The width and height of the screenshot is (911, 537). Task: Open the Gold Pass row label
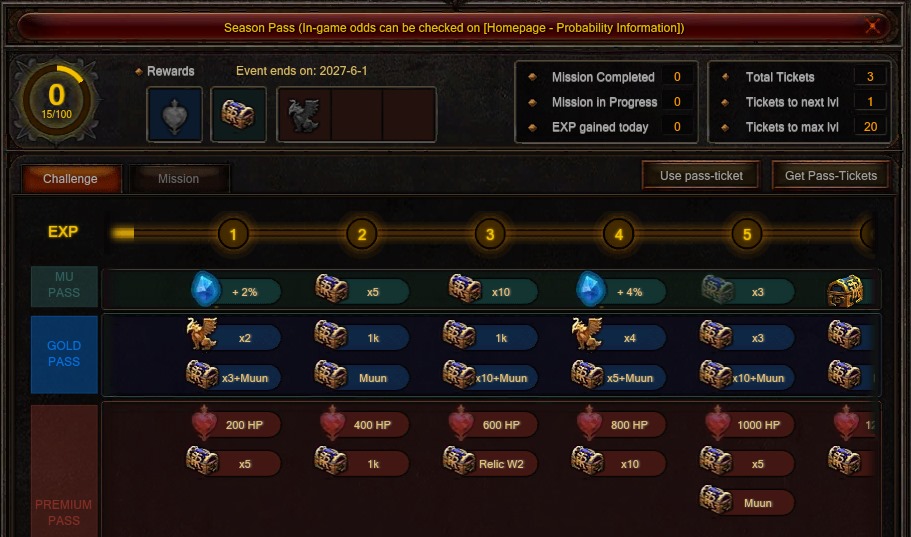point(64,354)
